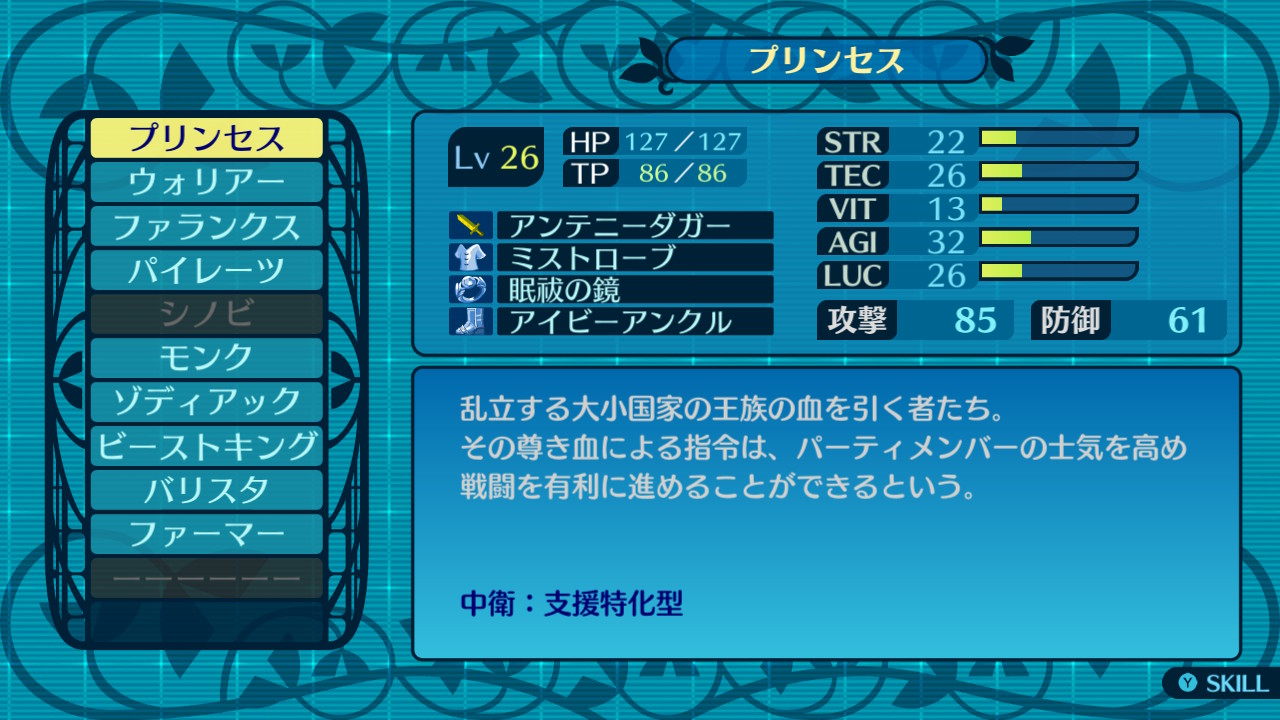Click the greyed-out シノビ entry
Image resolution: width=1280 pixels, height=720 pixels.
point(207,314)
